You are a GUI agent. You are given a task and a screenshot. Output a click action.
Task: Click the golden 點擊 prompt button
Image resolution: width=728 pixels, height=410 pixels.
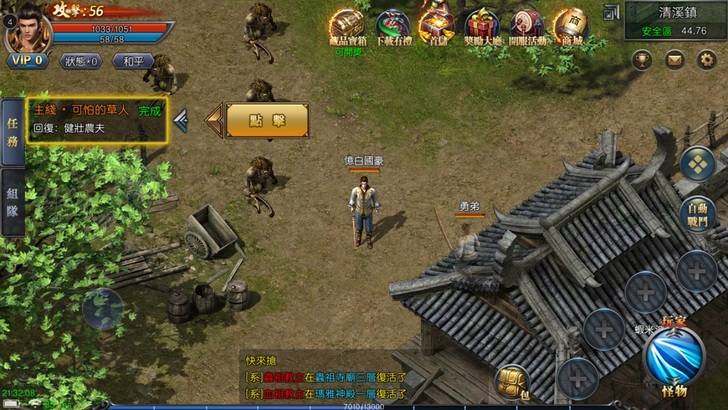266,120
